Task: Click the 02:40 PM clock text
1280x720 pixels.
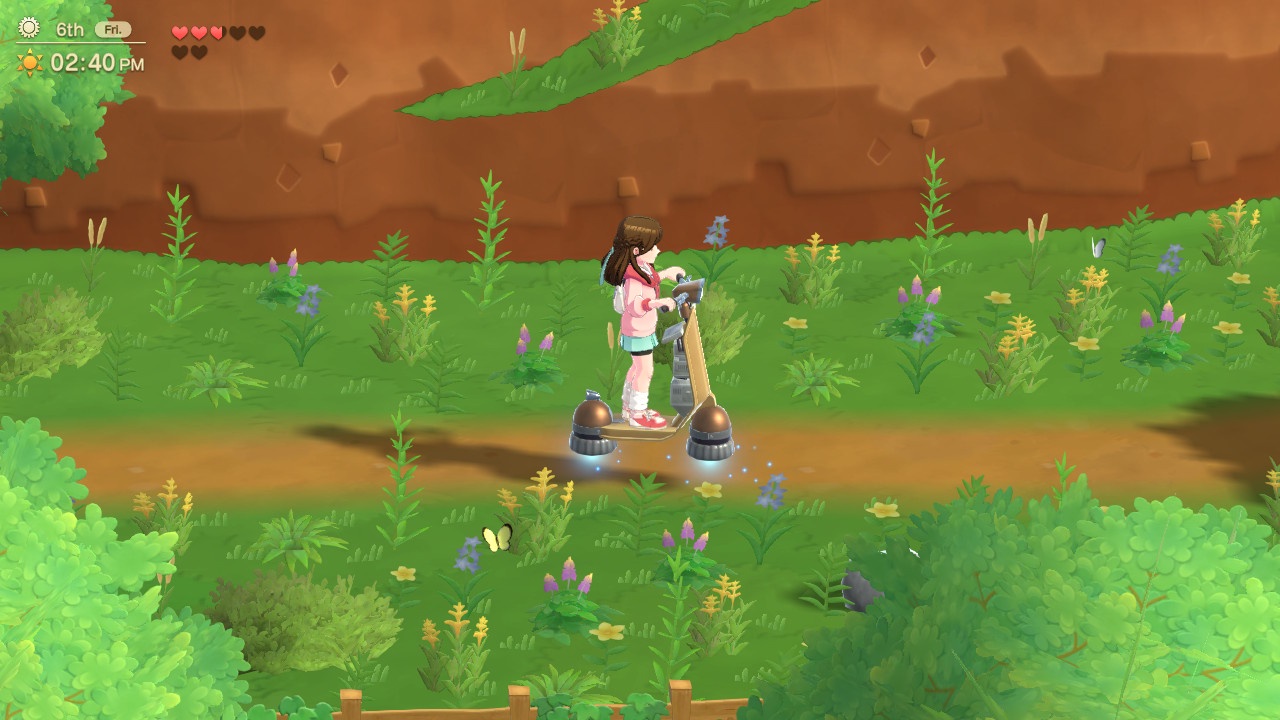Action: pyautogui.click(x=98, y=62)
